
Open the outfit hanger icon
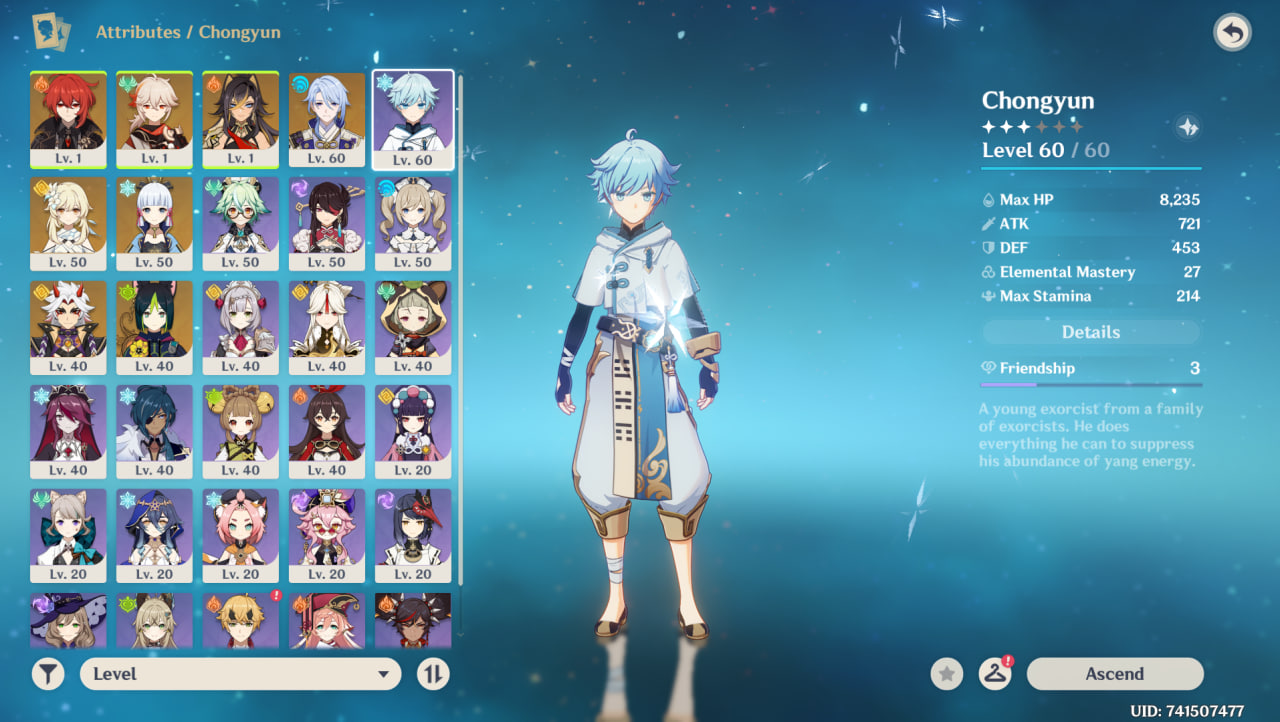click(994, 674)
